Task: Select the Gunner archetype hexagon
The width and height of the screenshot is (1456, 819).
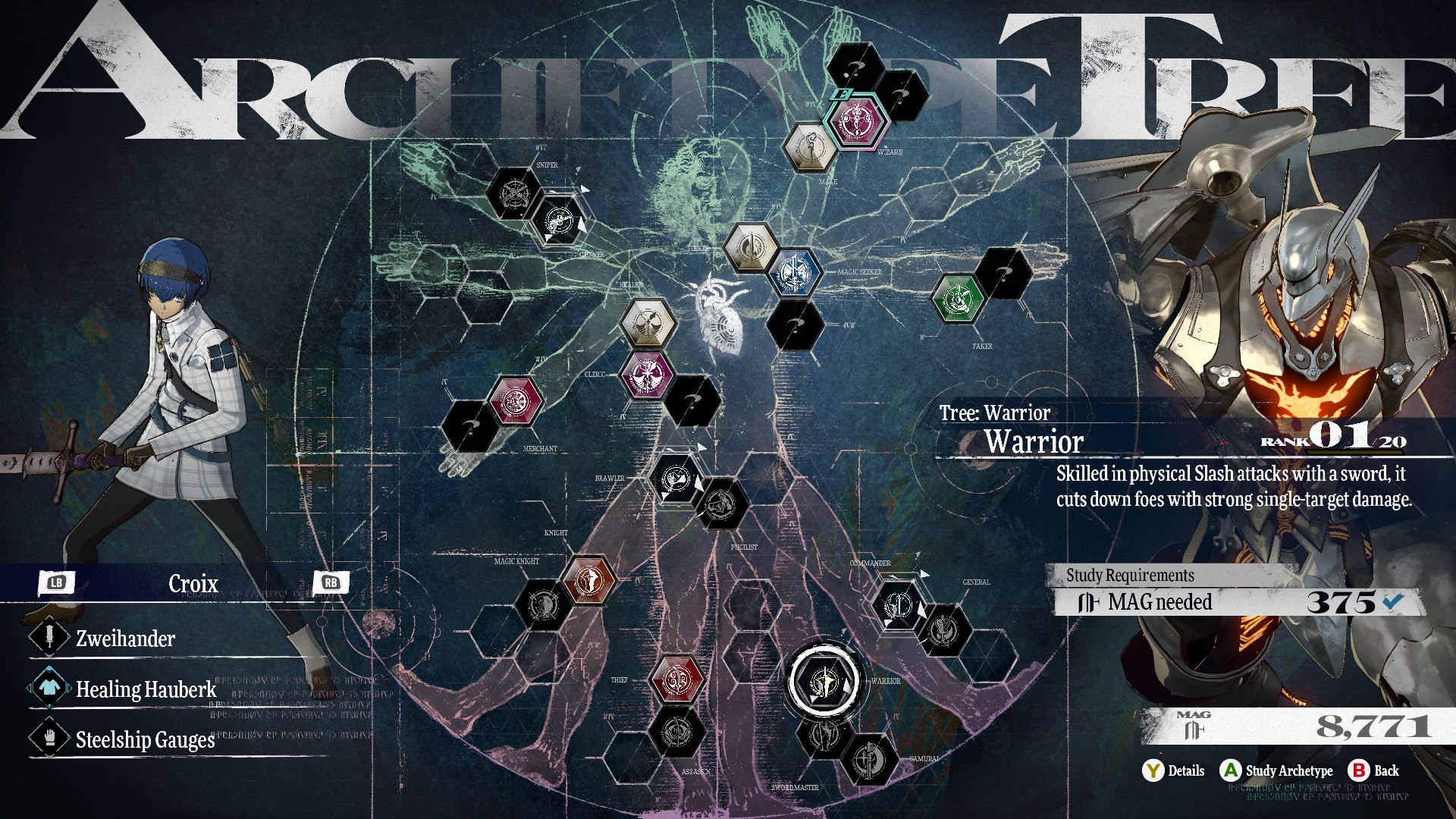Action: 559,220
